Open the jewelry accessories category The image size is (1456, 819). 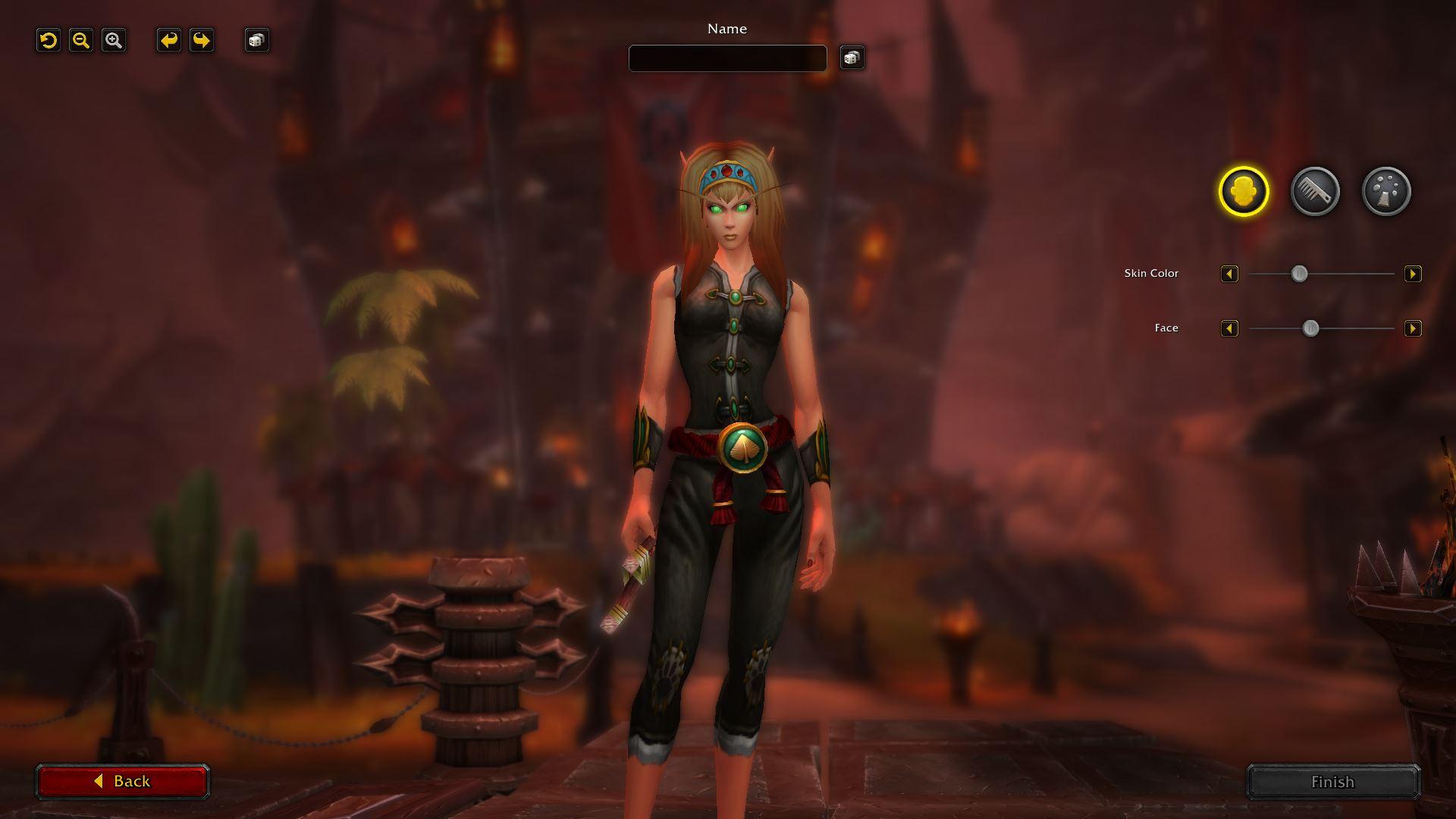pos(1386,191)
